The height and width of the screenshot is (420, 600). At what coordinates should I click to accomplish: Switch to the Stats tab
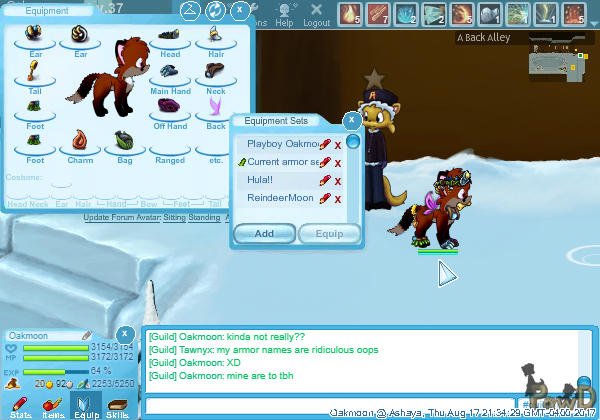coord(21,404)
